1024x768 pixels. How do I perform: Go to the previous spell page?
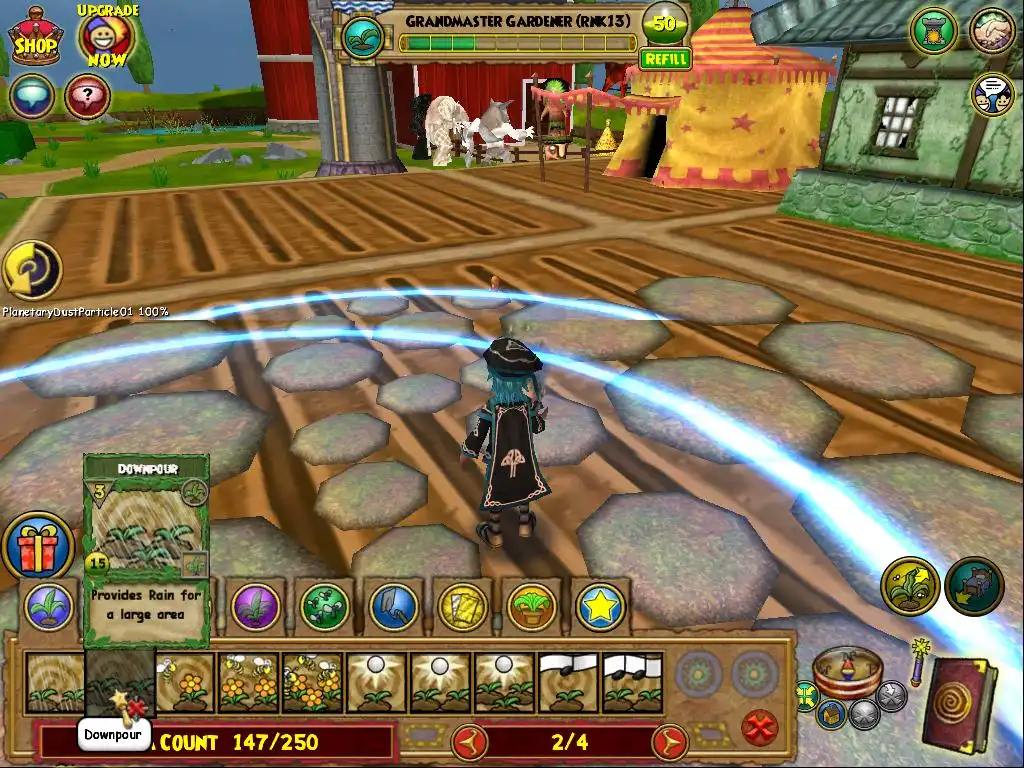point(469,742)
